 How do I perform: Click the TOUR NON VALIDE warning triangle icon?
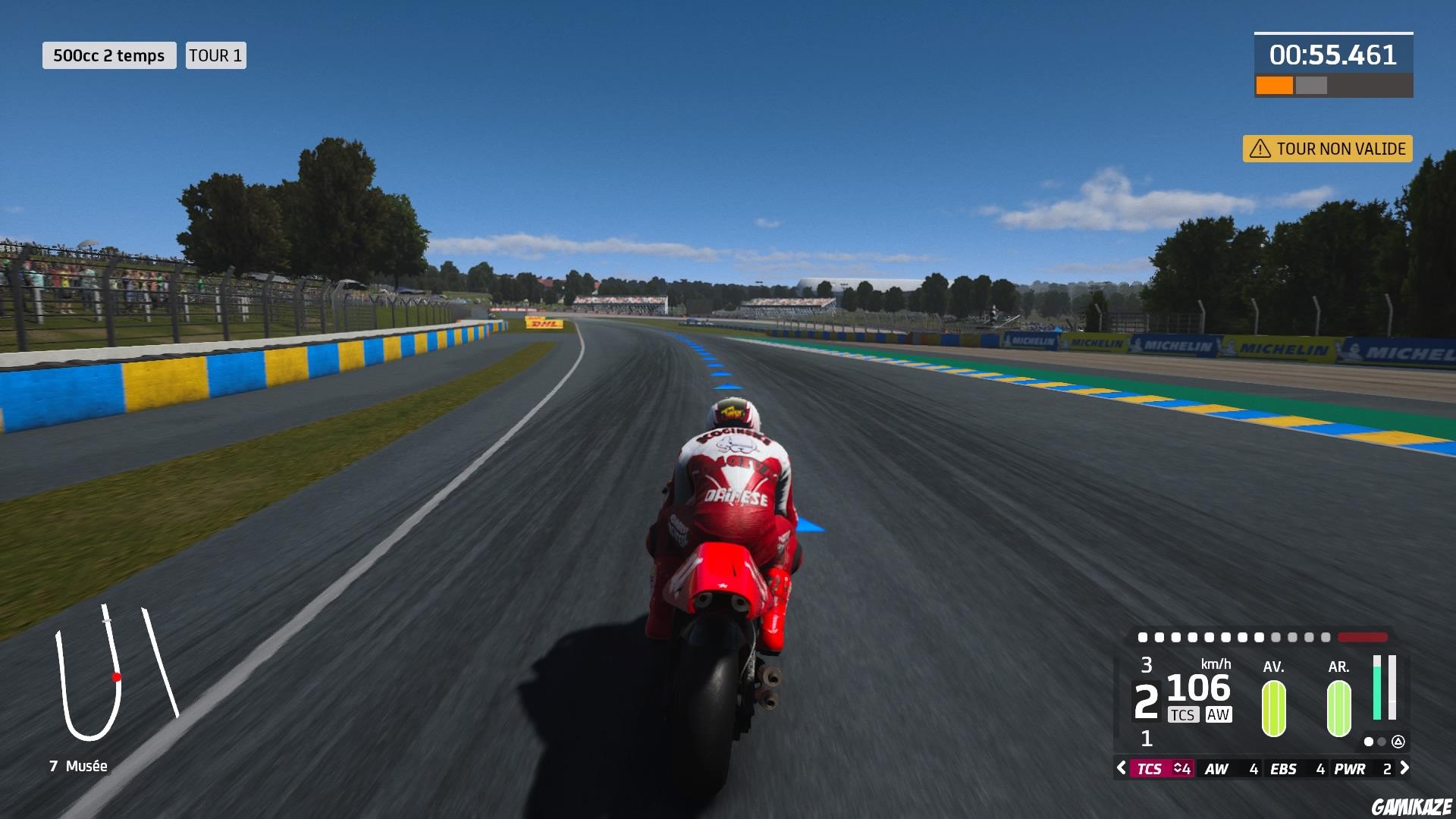point(1260,149)
